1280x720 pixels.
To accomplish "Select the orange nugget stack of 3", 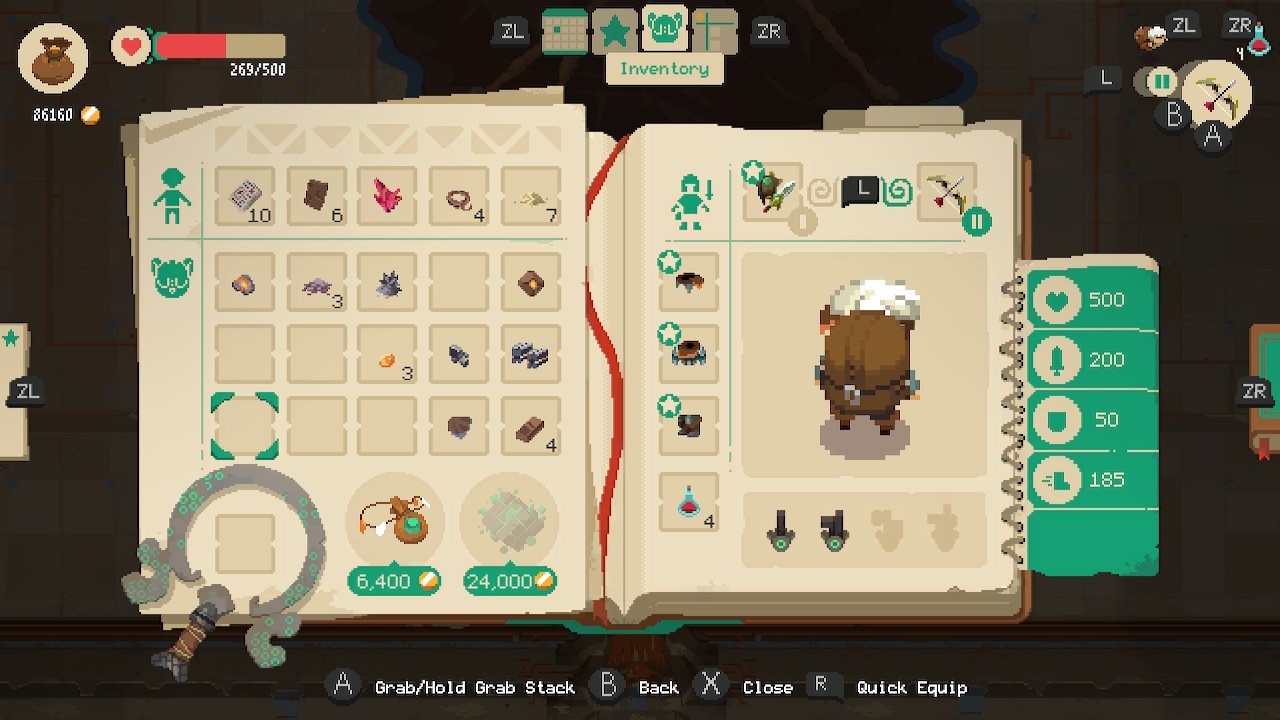I will coord(387,354).
